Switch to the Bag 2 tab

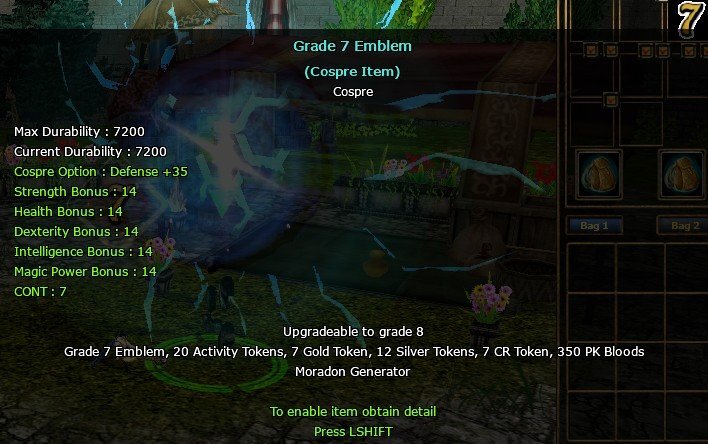(684, 226)
